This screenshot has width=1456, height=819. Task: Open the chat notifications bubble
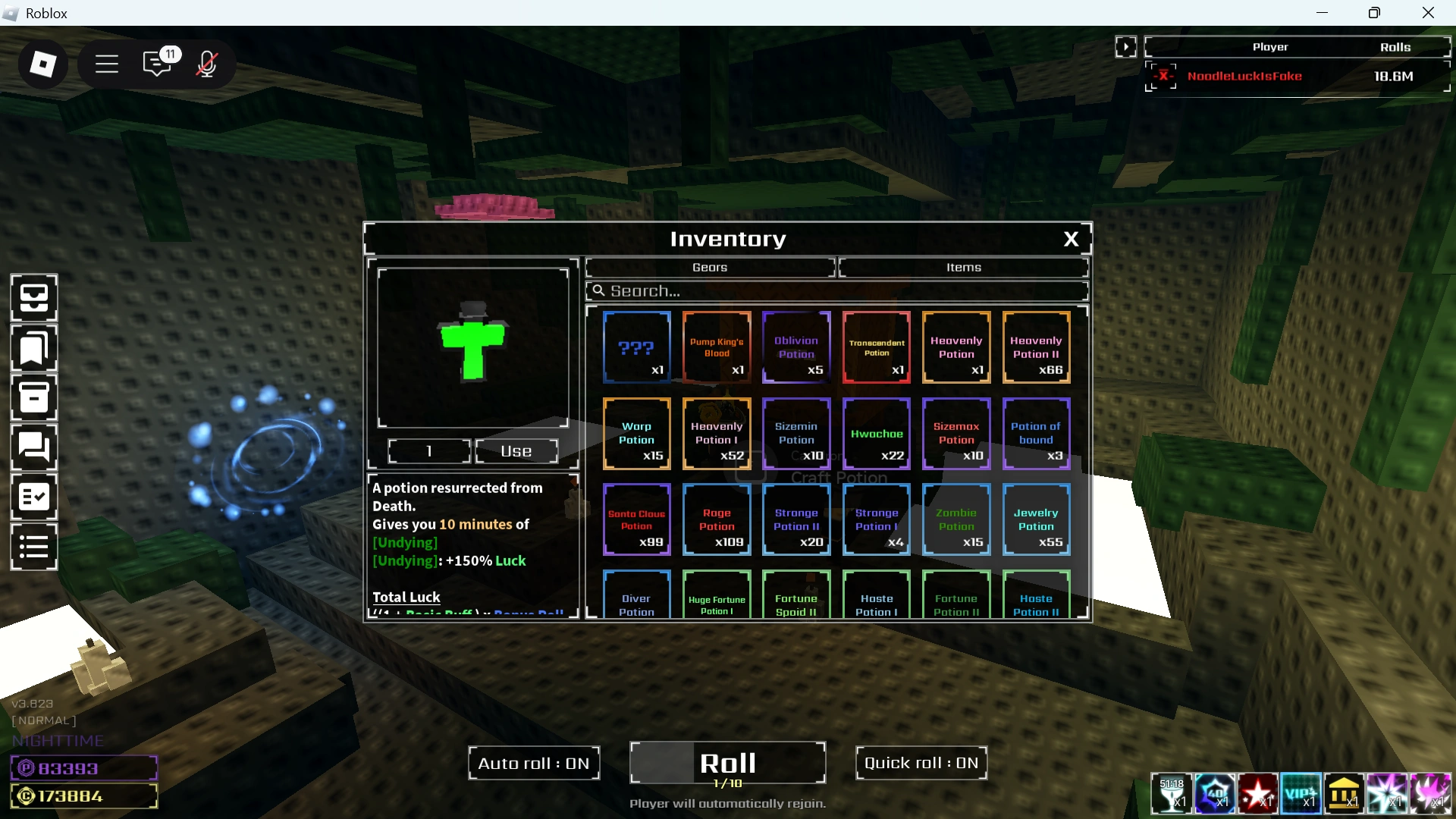tap(158, 64)
